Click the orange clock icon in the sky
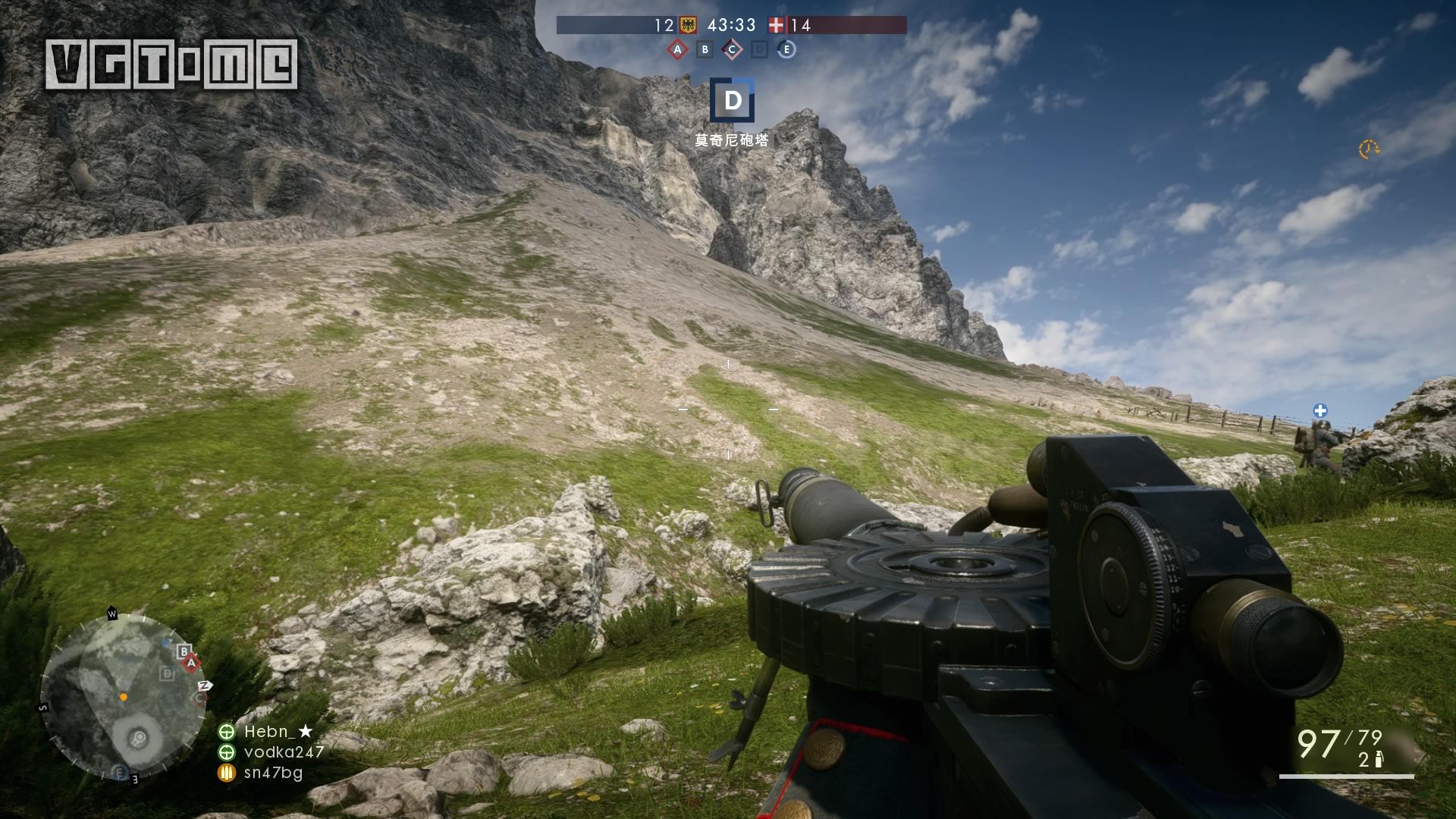This screenshot has width=1456, height=819. [1369, 149]
